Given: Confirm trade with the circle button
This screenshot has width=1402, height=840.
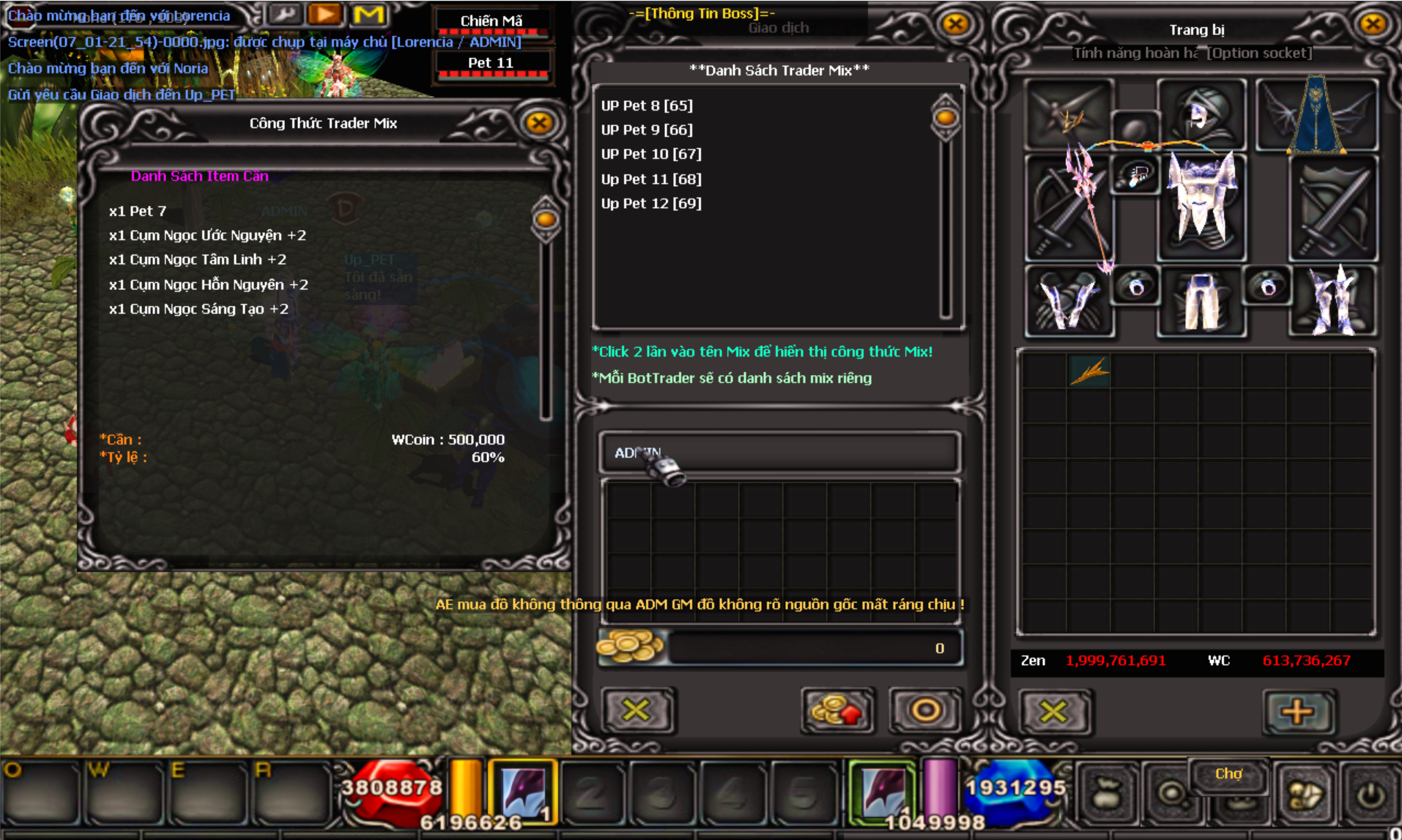Looking at the screenshot, I should [x=925, y=710].
